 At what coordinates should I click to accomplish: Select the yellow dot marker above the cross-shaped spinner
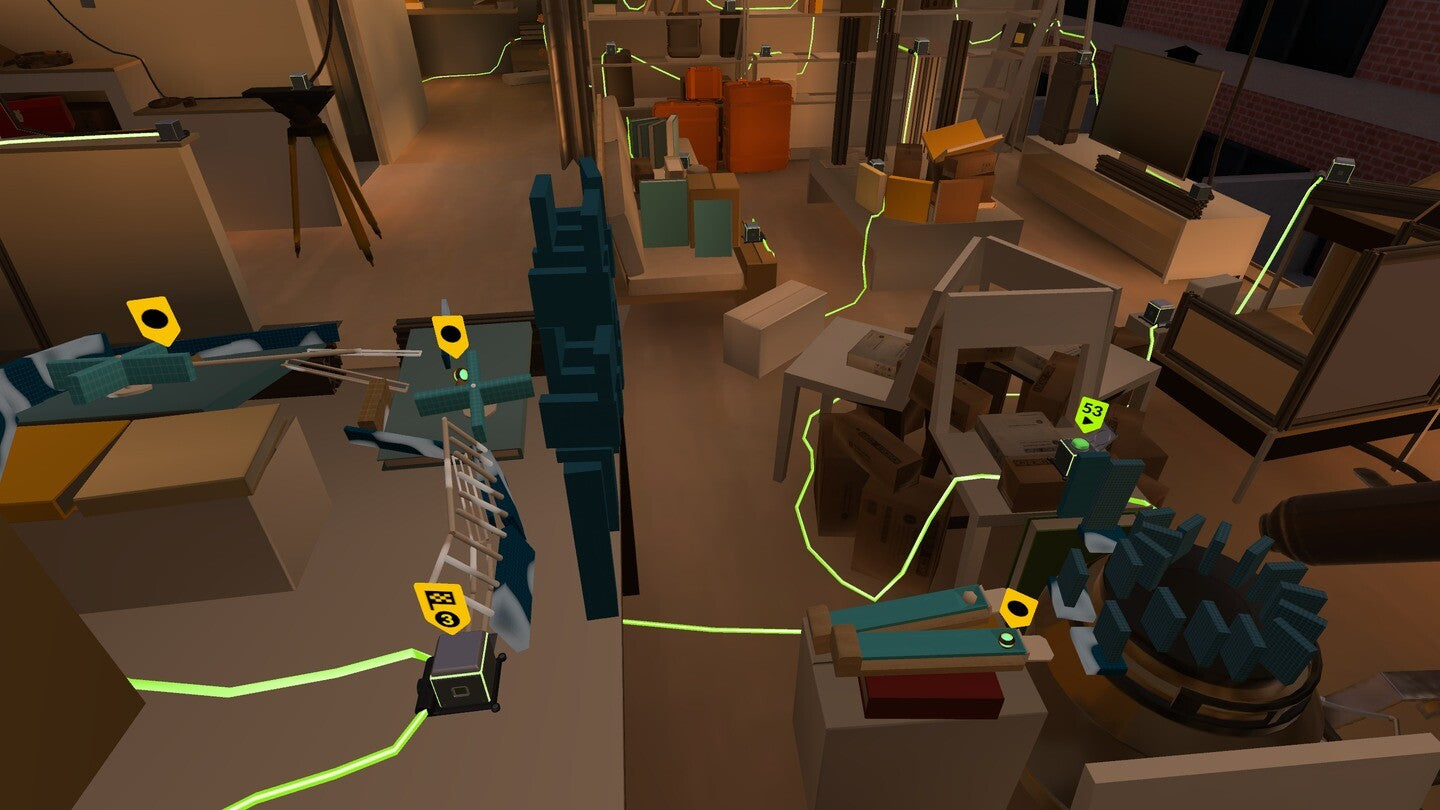click(x=450, y=334)
